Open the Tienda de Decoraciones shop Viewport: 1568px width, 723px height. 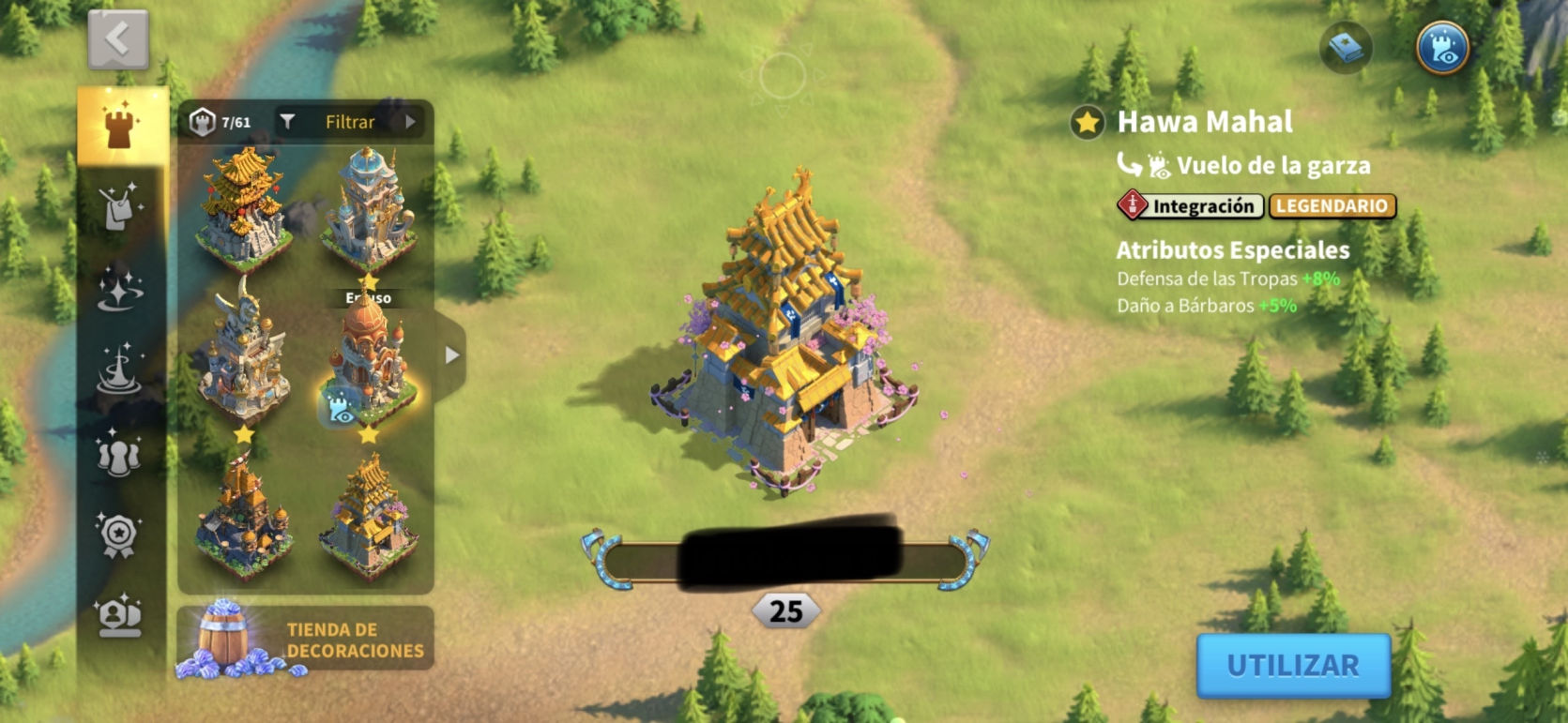tap(306, 640)
